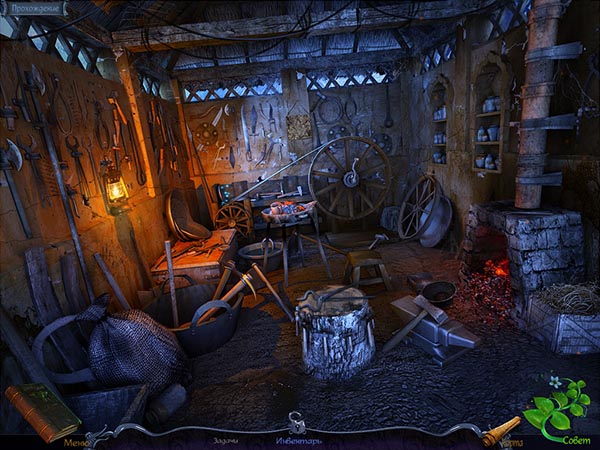Toggle the inventory padlock

click(x=297, y=423)
